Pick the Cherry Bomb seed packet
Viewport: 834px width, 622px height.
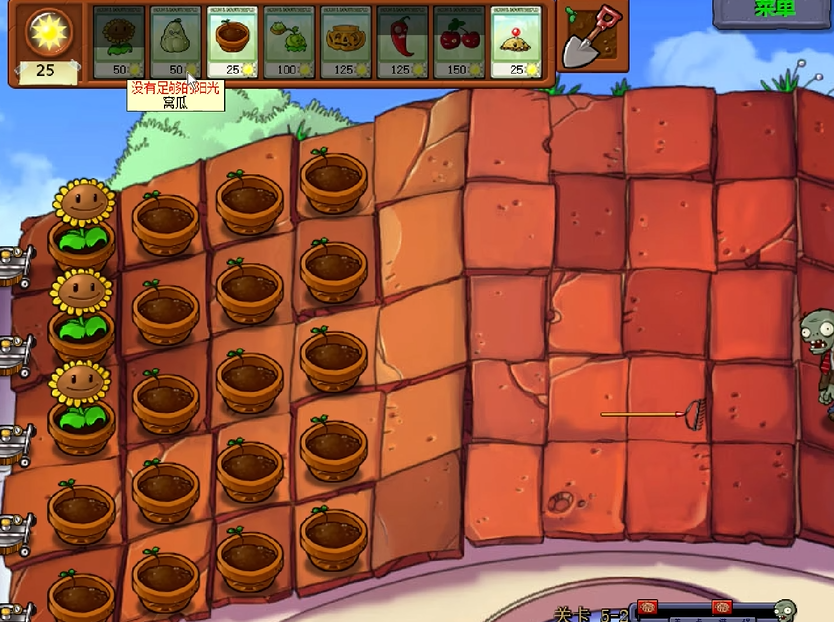[x=460, y=42]
